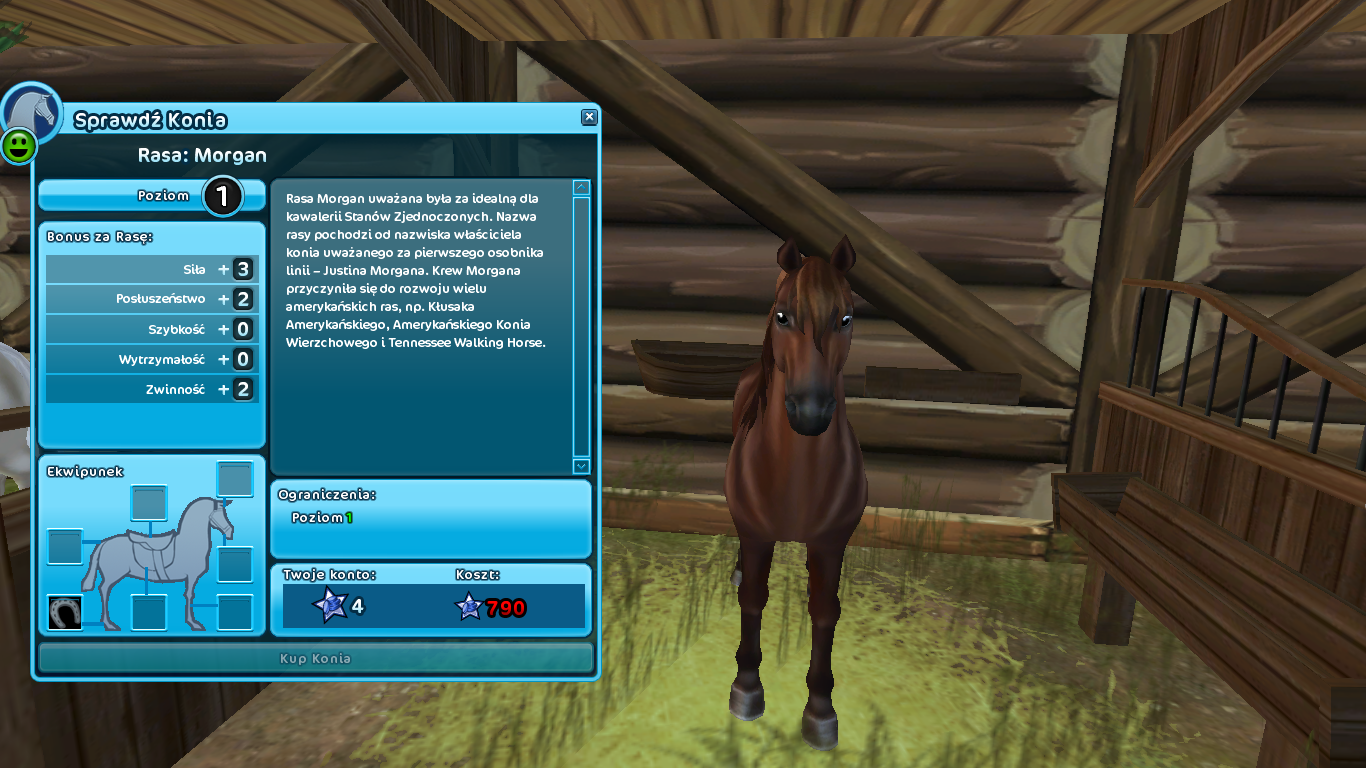The width and height of the screenshot is (1366, 768).
Task: Click the Siła +3 strength stat row
Action: point(150,268)
